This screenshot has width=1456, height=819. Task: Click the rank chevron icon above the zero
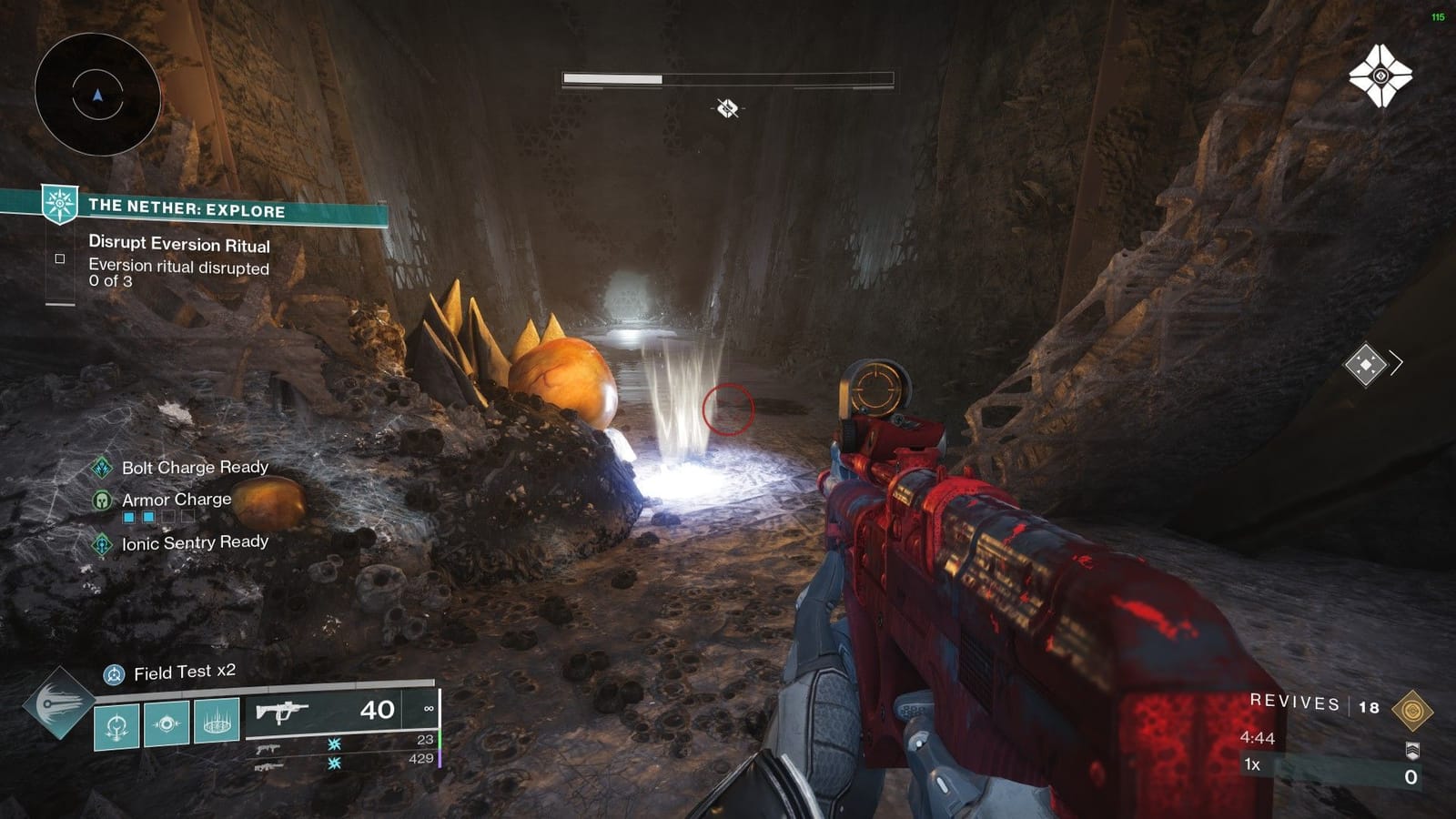click(x=1411, y=750)
